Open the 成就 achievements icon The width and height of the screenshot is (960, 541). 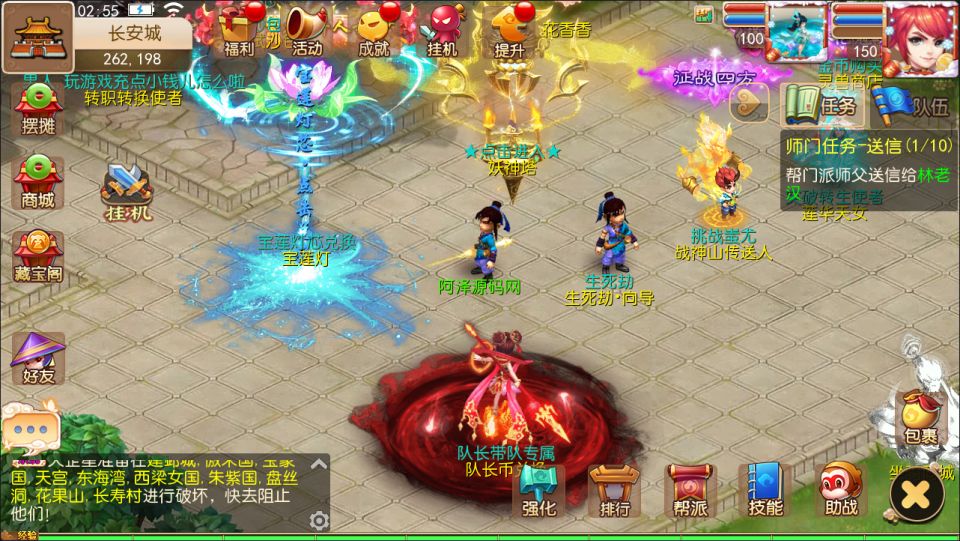coord(374,28)
